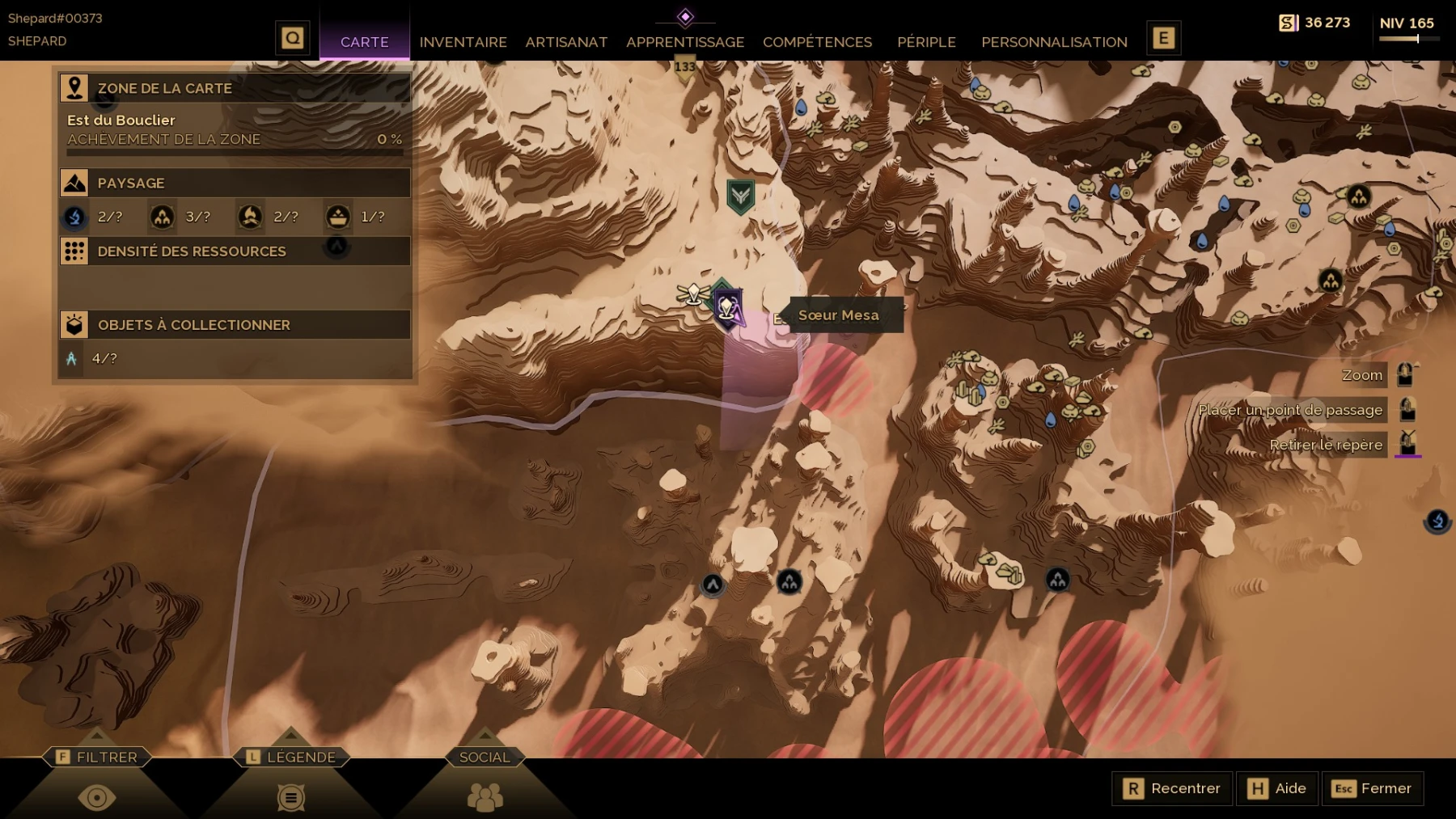This screenshot has width=1456, height=819.
Task: Switch to the Inventaire tab
Action: (x=463, y=42)
